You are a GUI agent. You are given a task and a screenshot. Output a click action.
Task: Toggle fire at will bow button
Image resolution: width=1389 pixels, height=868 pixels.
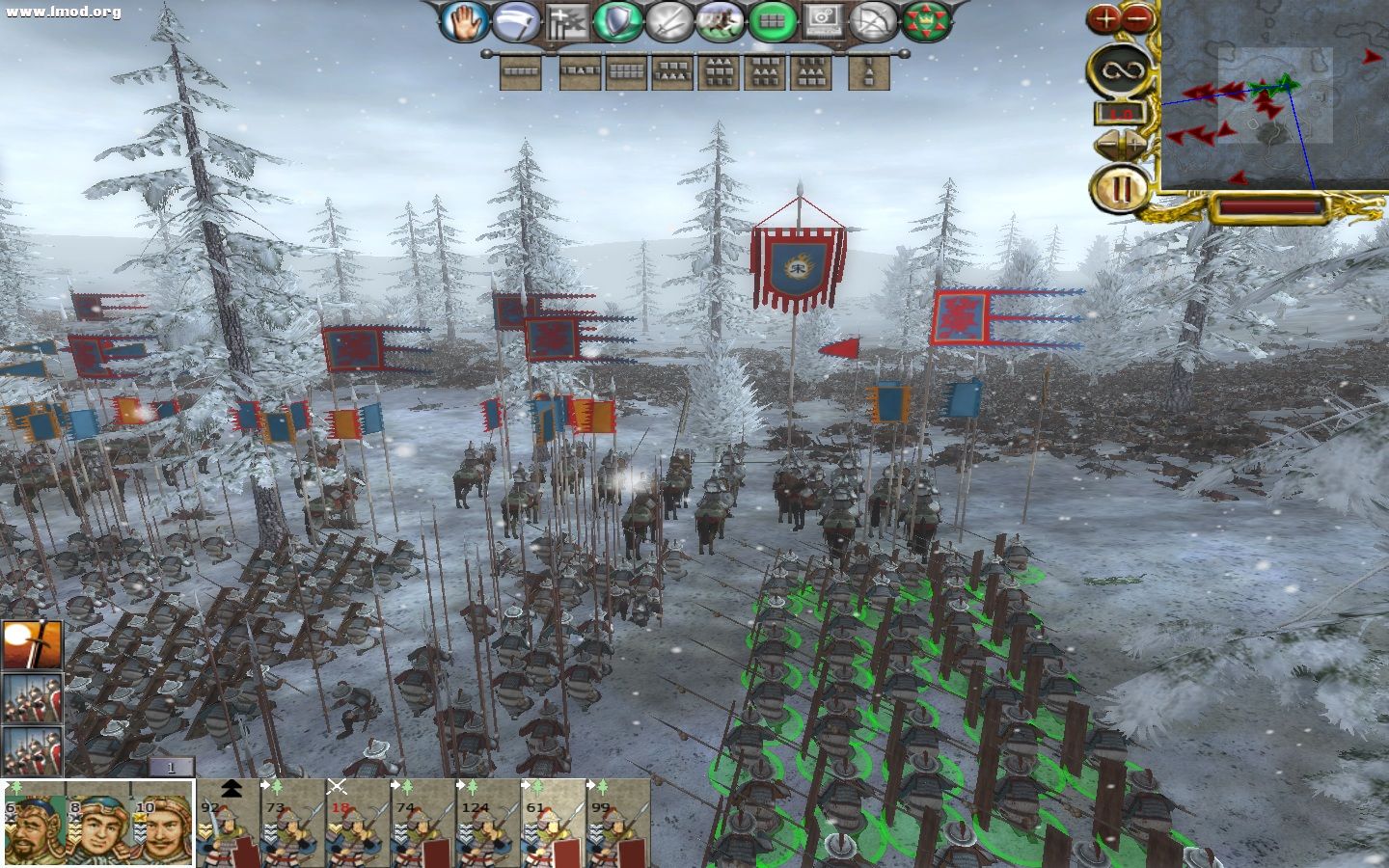pyautogui.click(x=875, y=21)
